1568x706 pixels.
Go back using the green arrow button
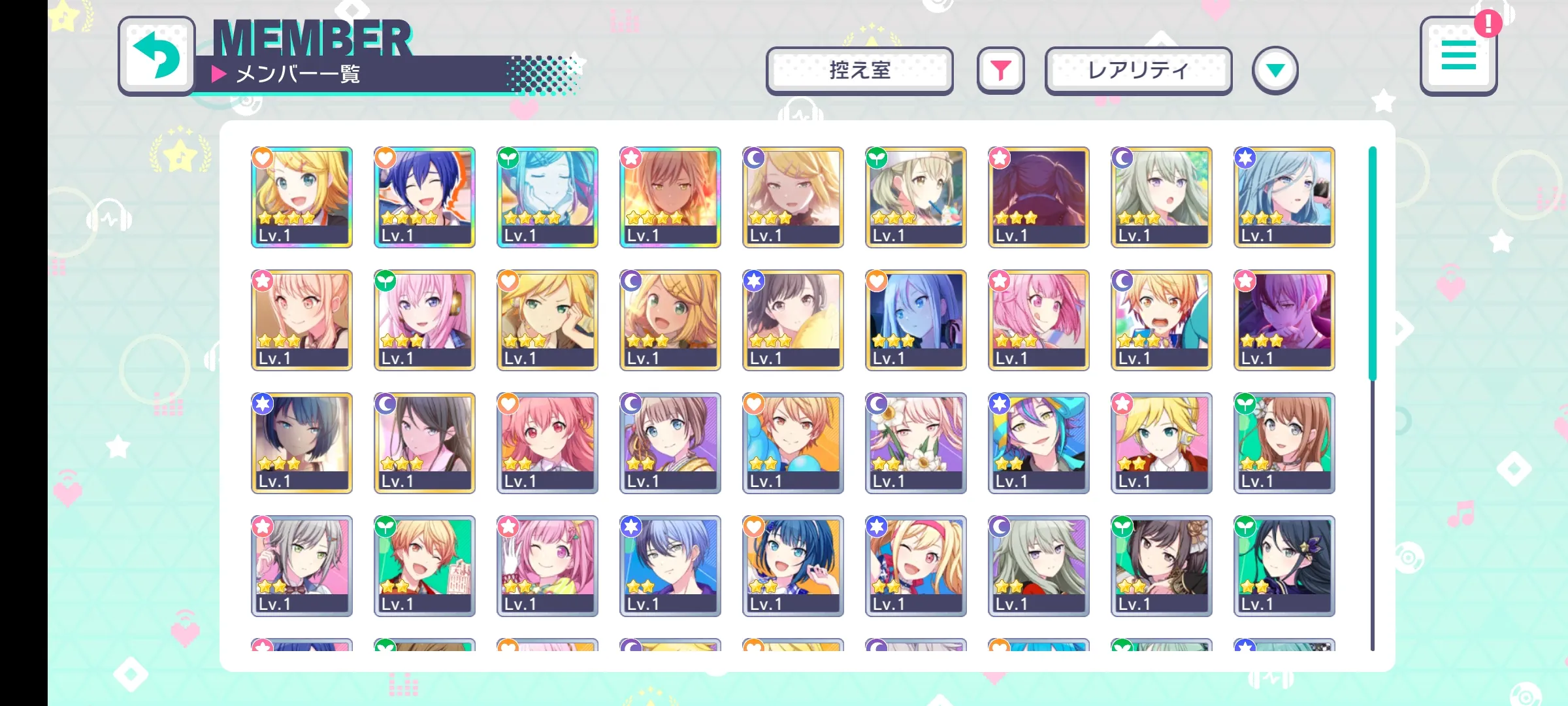click(157, 56)
